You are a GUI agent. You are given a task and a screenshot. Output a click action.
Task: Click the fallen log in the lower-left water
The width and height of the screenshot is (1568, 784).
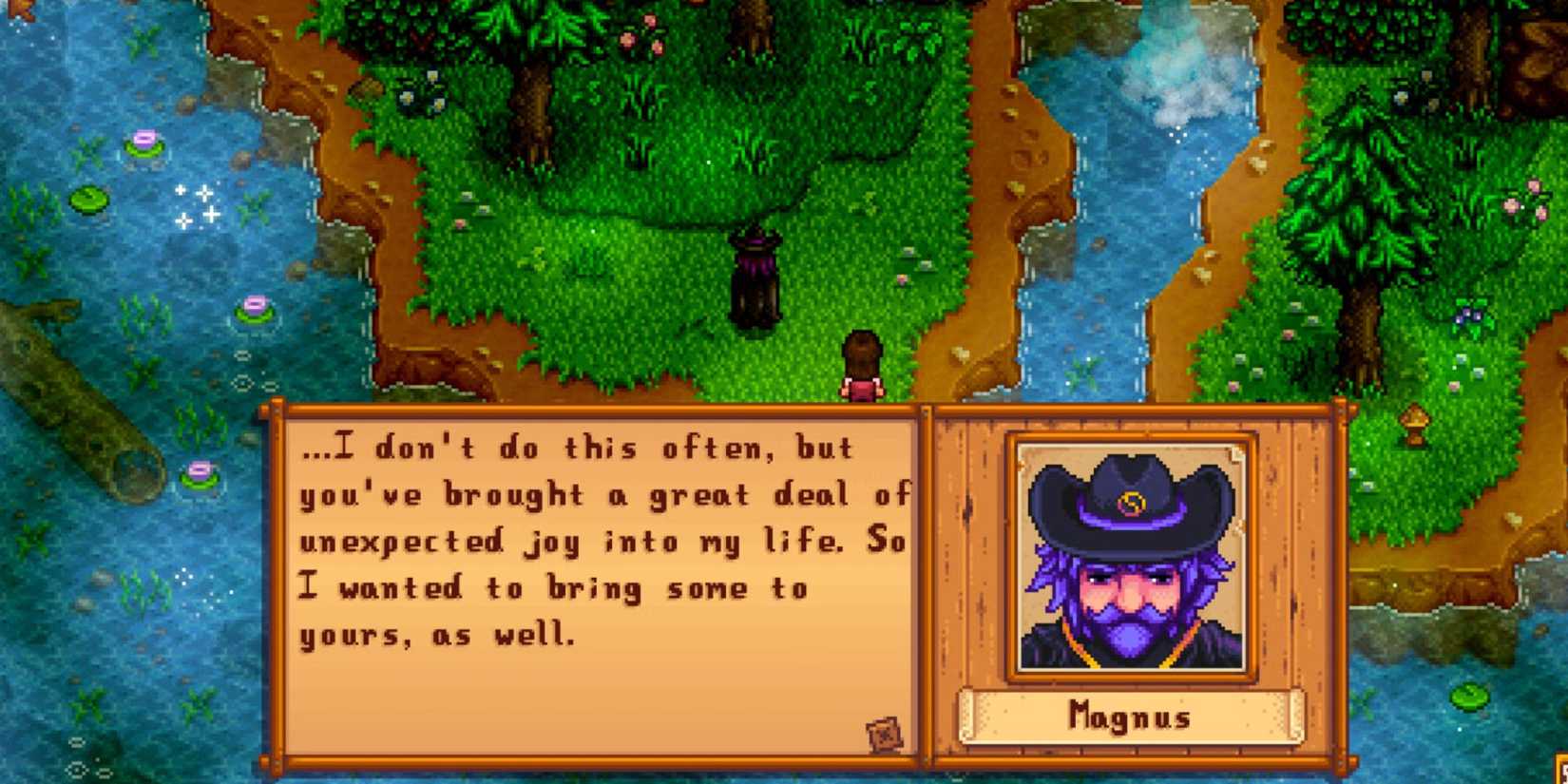[x=67, y=399]
